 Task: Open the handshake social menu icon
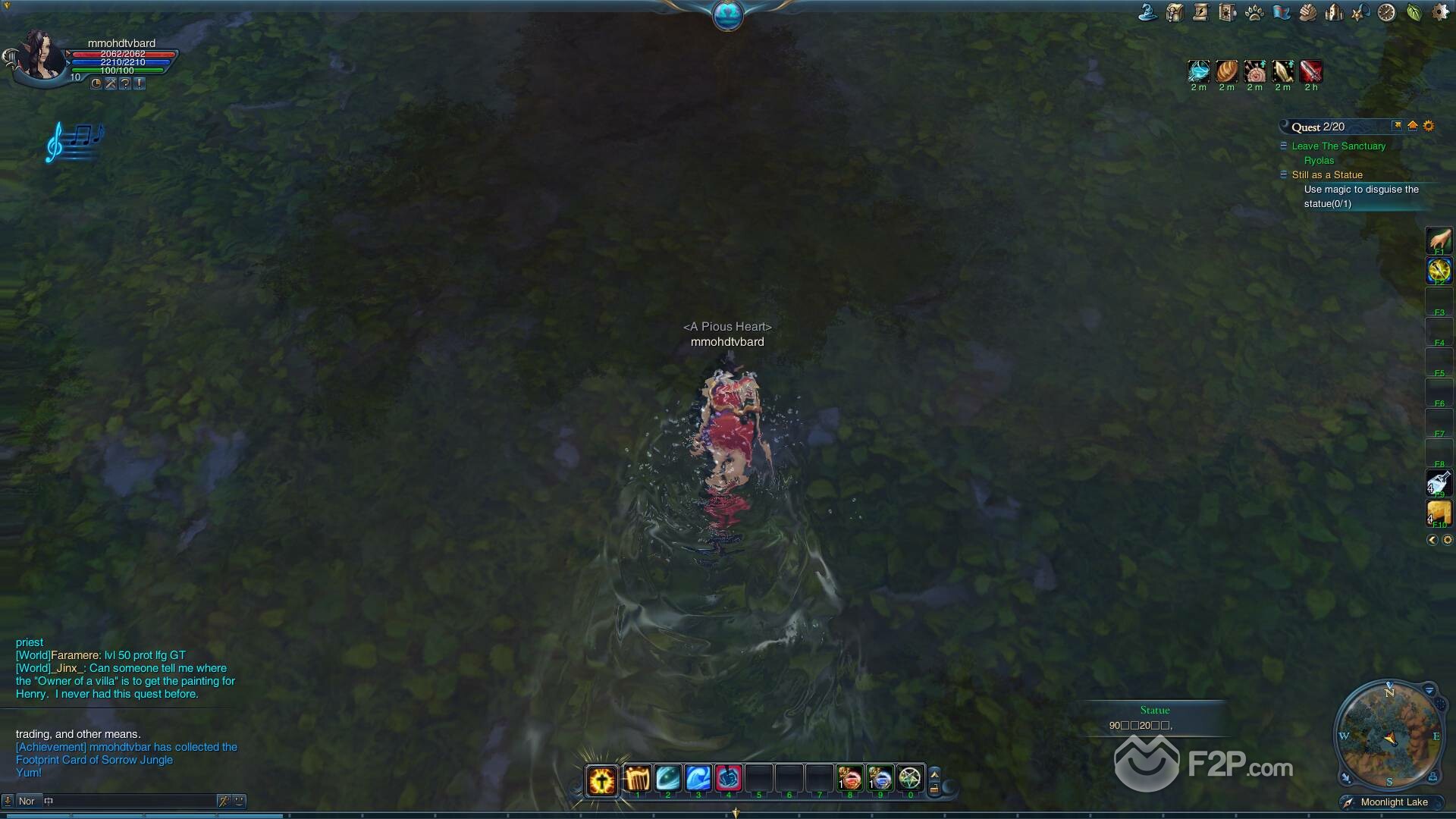click(1307, 12)
